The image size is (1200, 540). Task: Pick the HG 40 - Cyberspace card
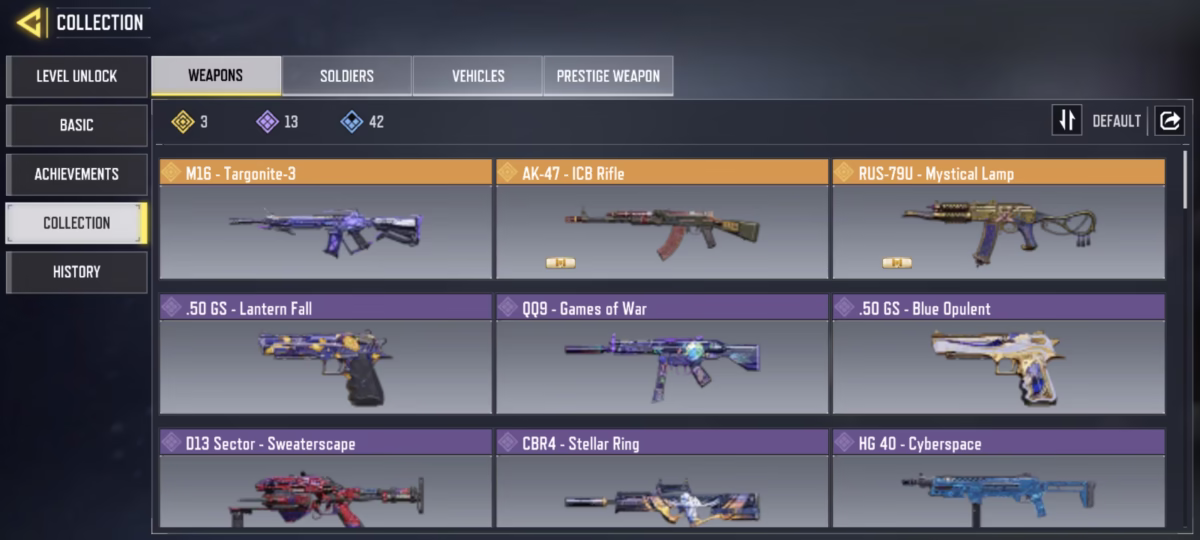(998, 480)
